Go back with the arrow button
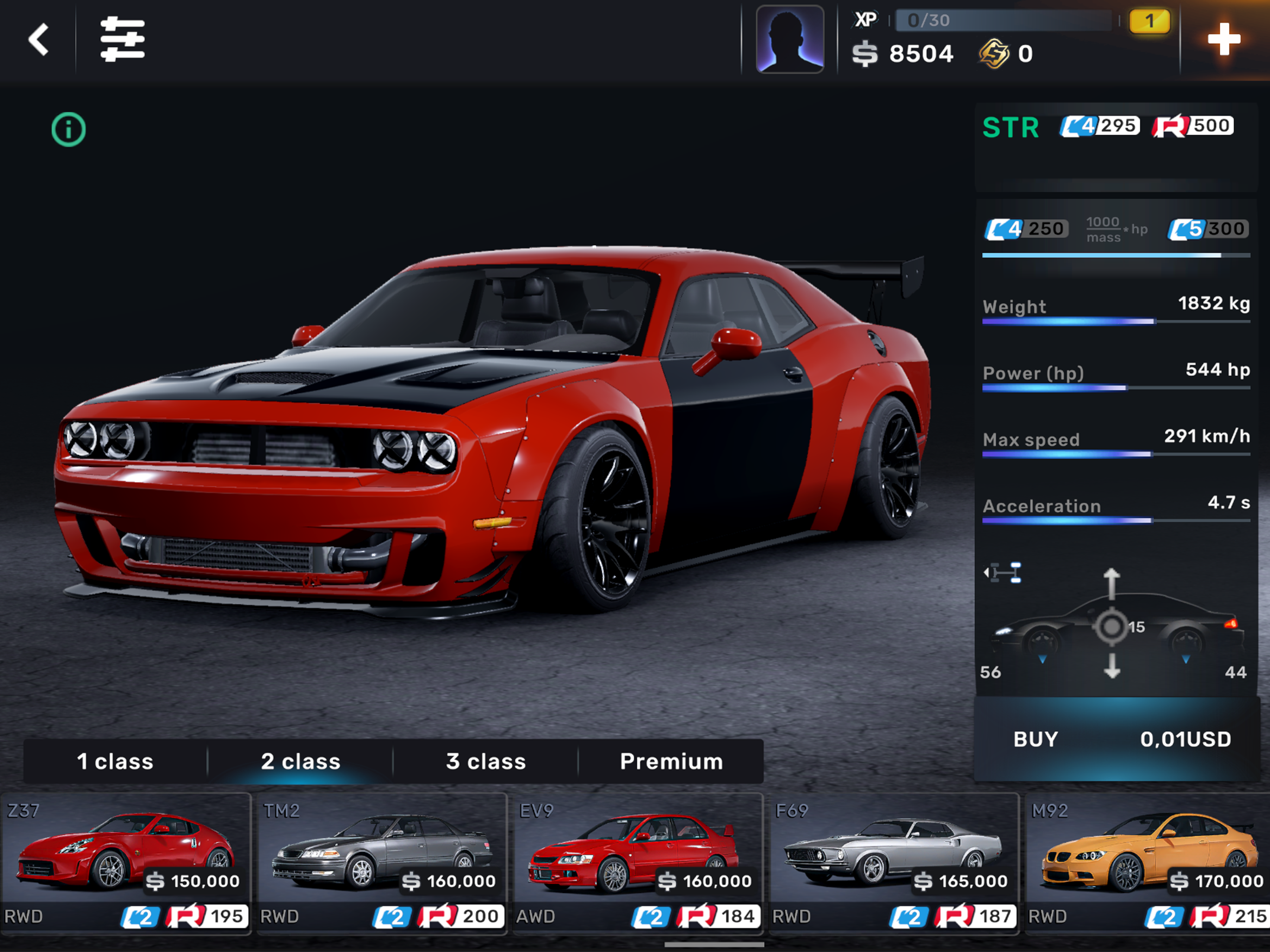The image size is (1270, 952). 39,40
